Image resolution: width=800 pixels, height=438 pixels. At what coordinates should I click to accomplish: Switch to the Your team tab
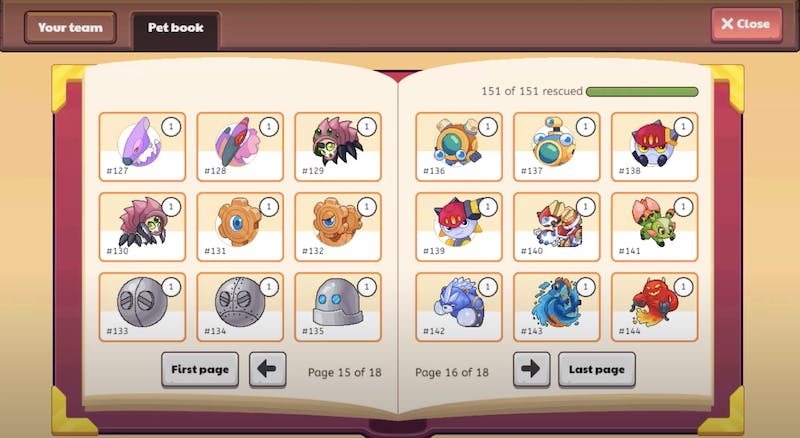click(70, 28)
